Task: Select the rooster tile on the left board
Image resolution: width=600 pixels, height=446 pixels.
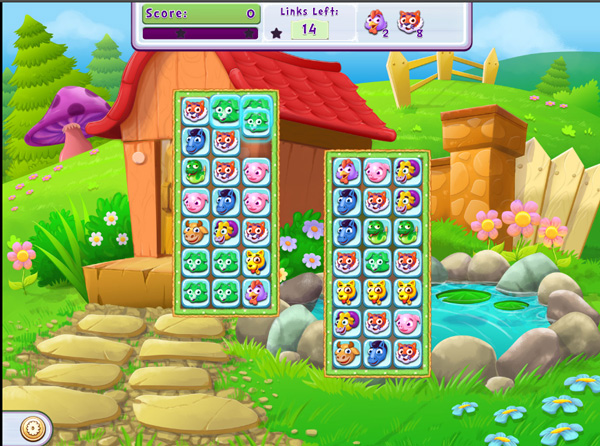Action: pos(255,291)
